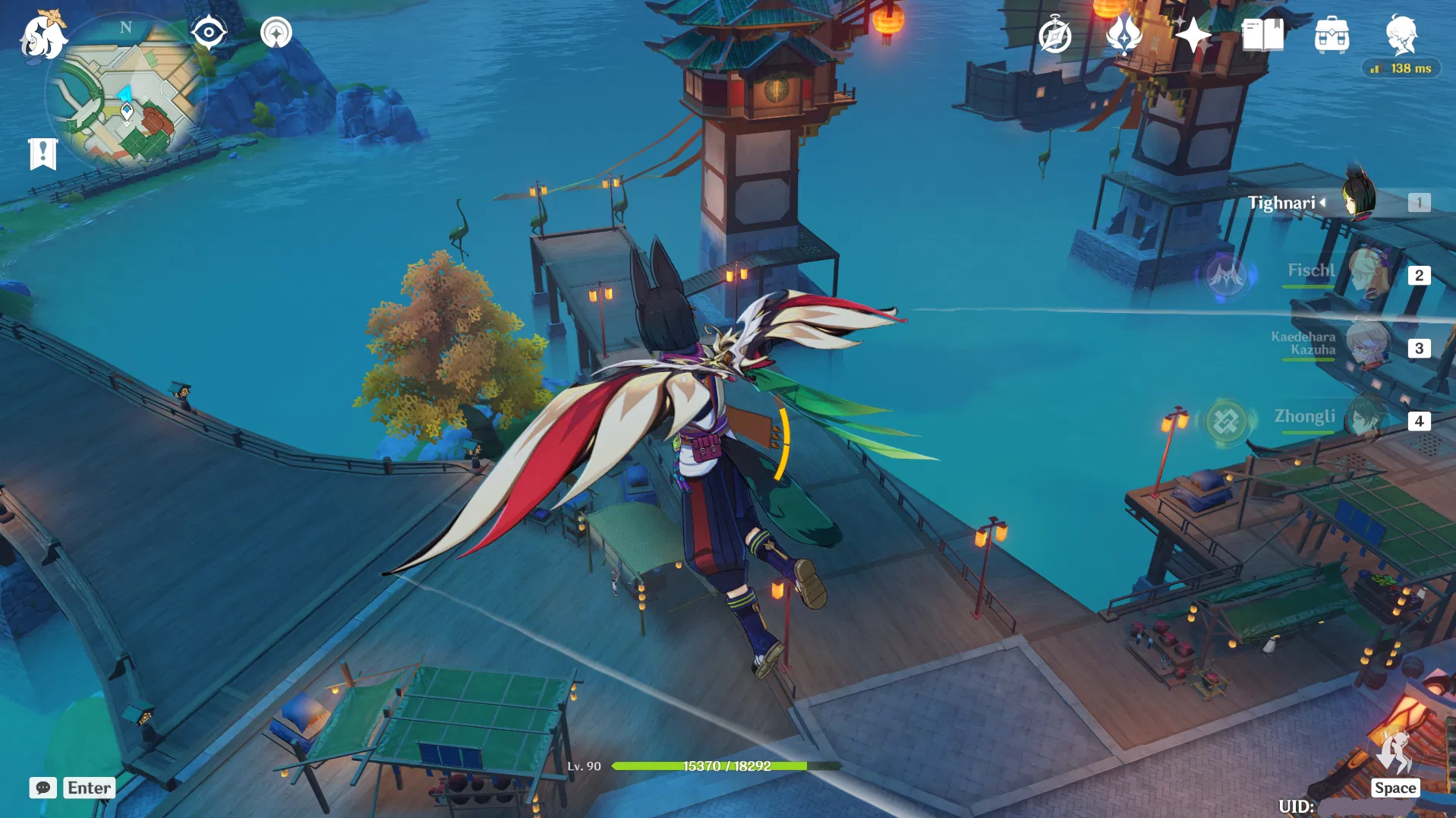Image resolution: width=1456 pixels, height=818 pixels.
Task: Open the Events overview compass icon
Action: [x=1057, y=35]
